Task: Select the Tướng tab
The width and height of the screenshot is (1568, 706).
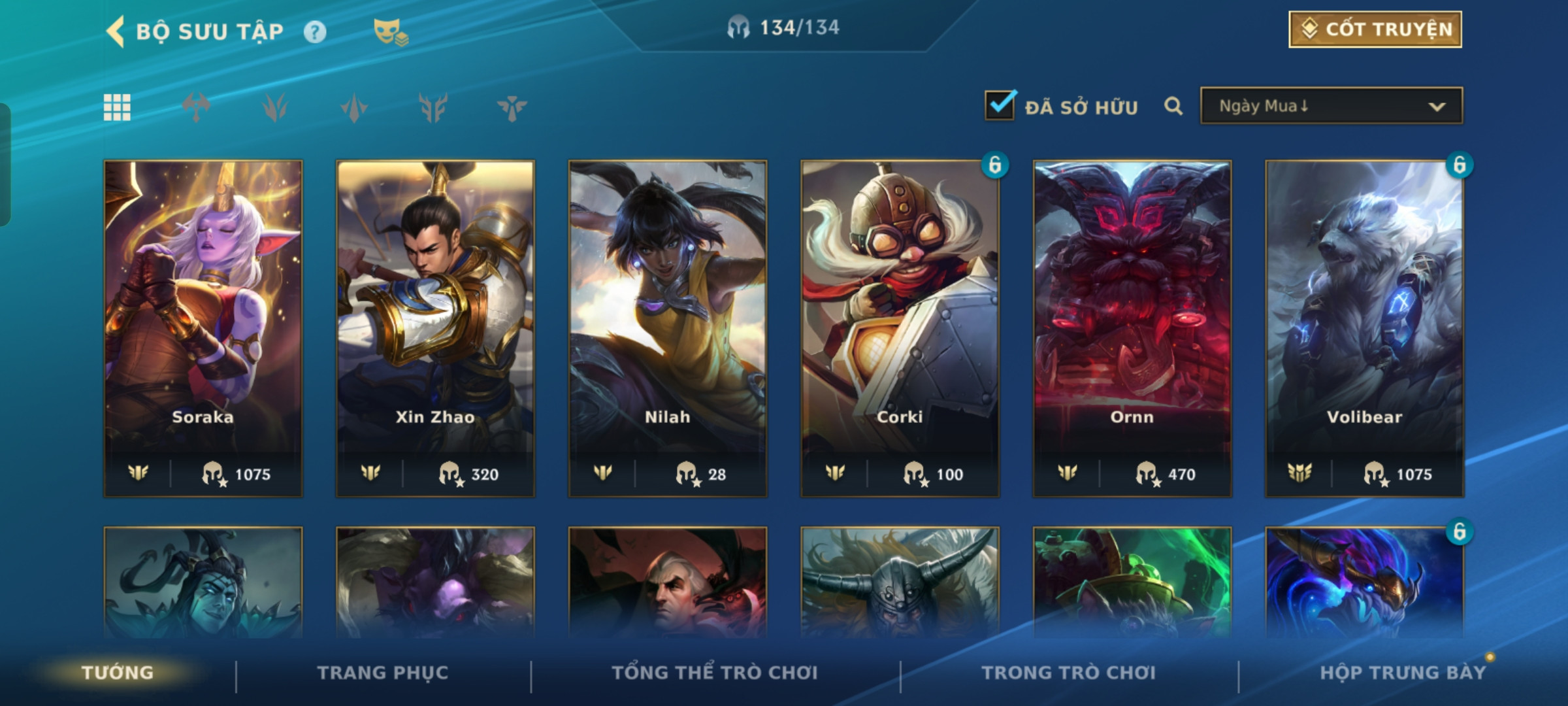Action: coord(118,673)
